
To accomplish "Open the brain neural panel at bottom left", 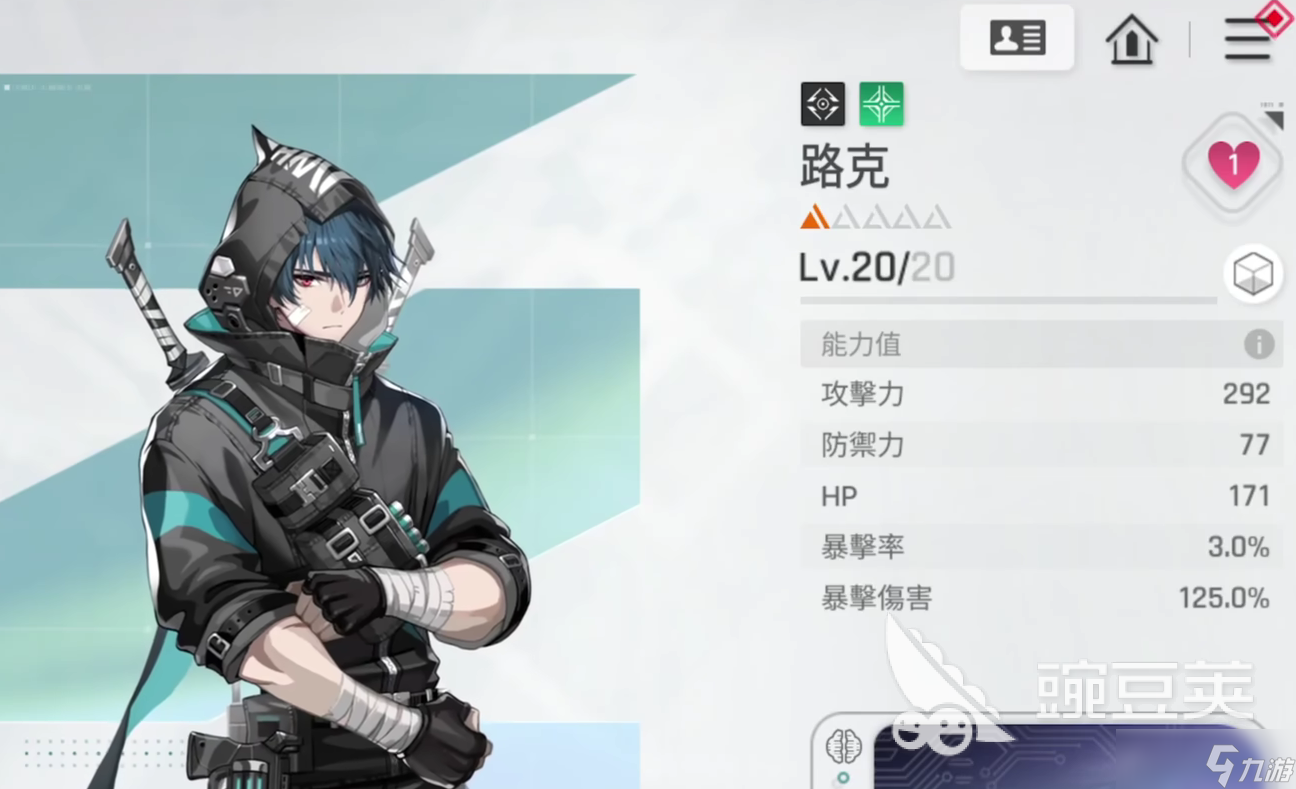I will click(843, 745).
